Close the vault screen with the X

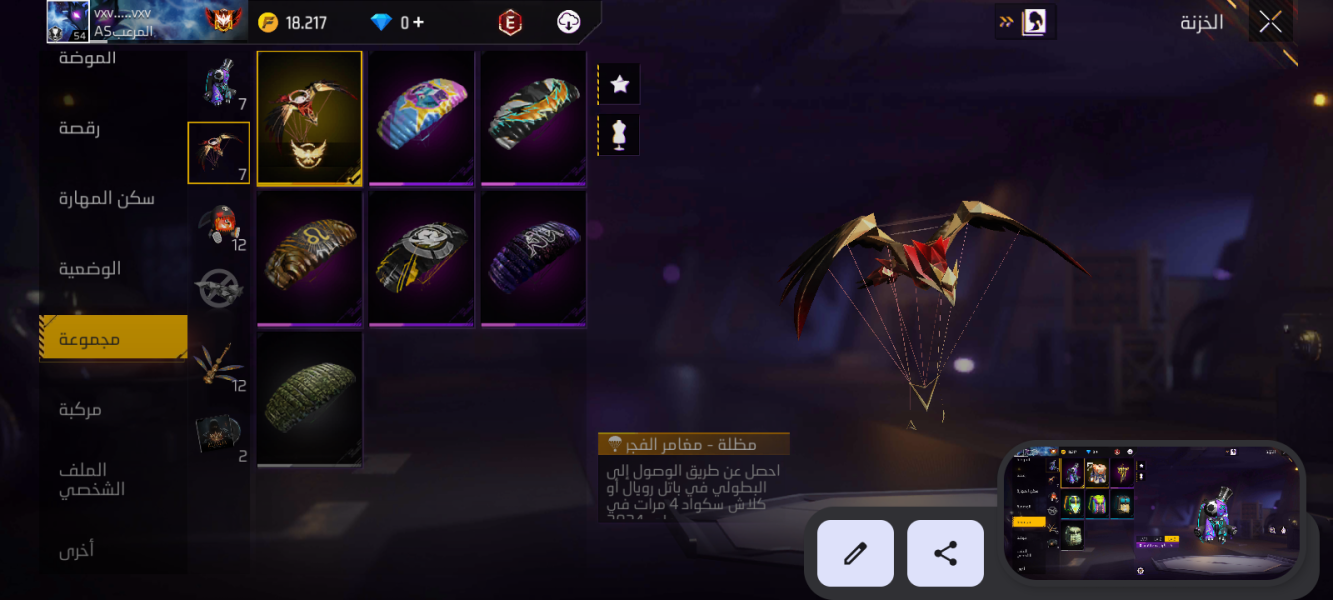[x=1270, y=22]
